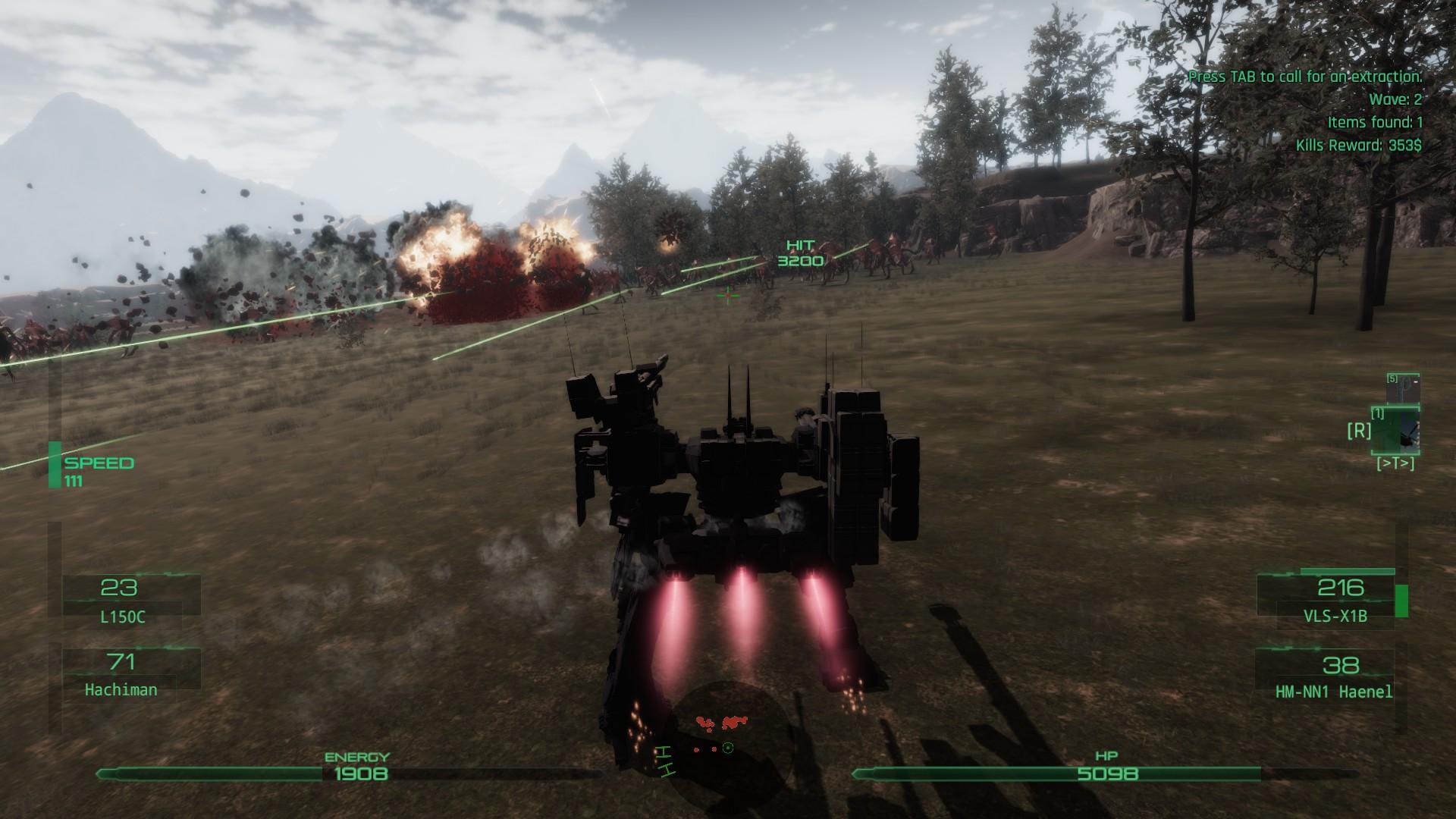Image resolution: width=1456 pixels, height=819 pixels.
Task: Choose the VLS-X1B missile weapon slot
Action: [1336, 599]
